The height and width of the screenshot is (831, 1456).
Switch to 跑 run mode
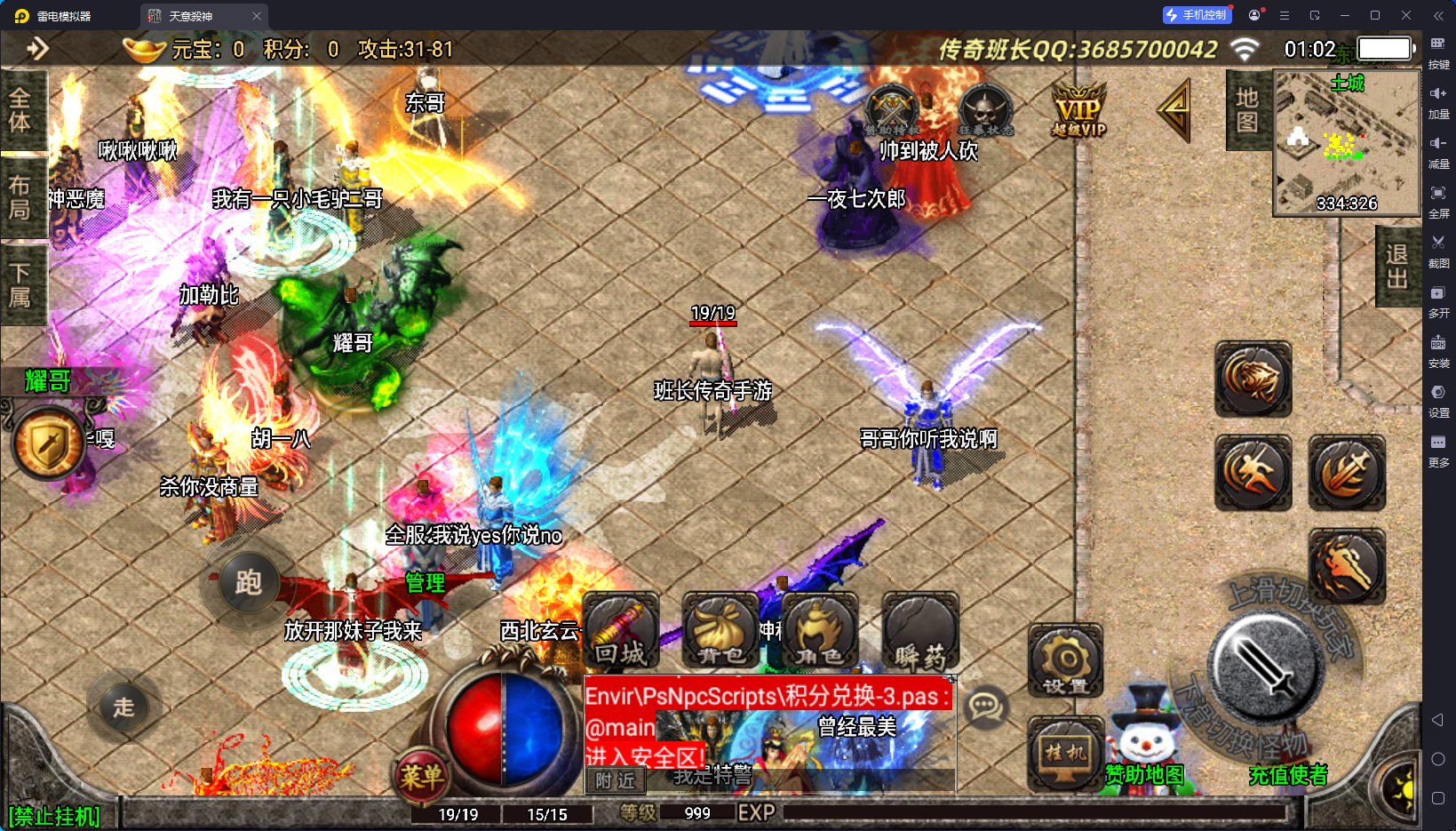click(248, 583)
